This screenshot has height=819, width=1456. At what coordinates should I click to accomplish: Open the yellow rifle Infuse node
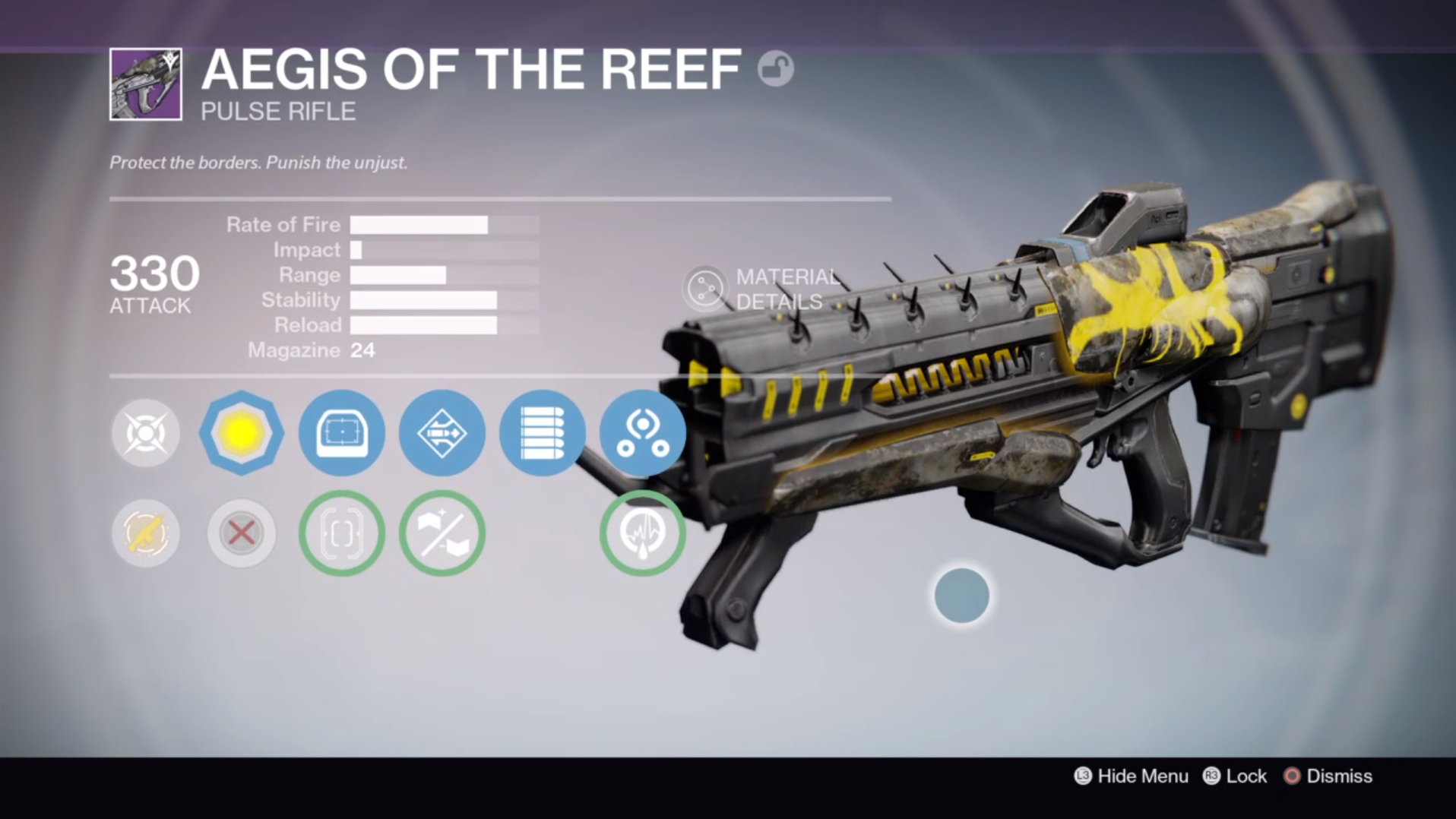tap(145, 533)
